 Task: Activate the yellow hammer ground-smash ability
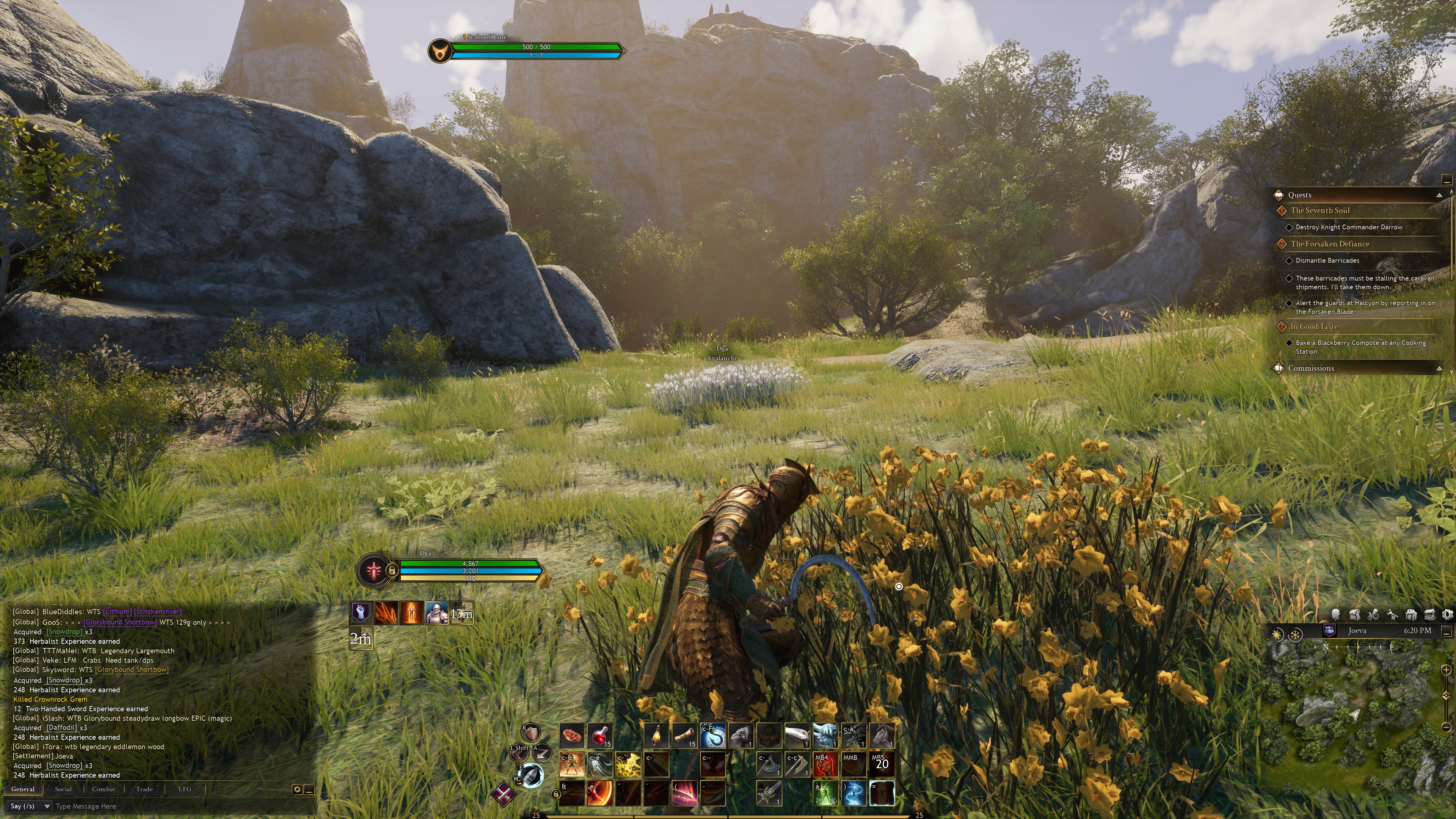pos(628,764)
